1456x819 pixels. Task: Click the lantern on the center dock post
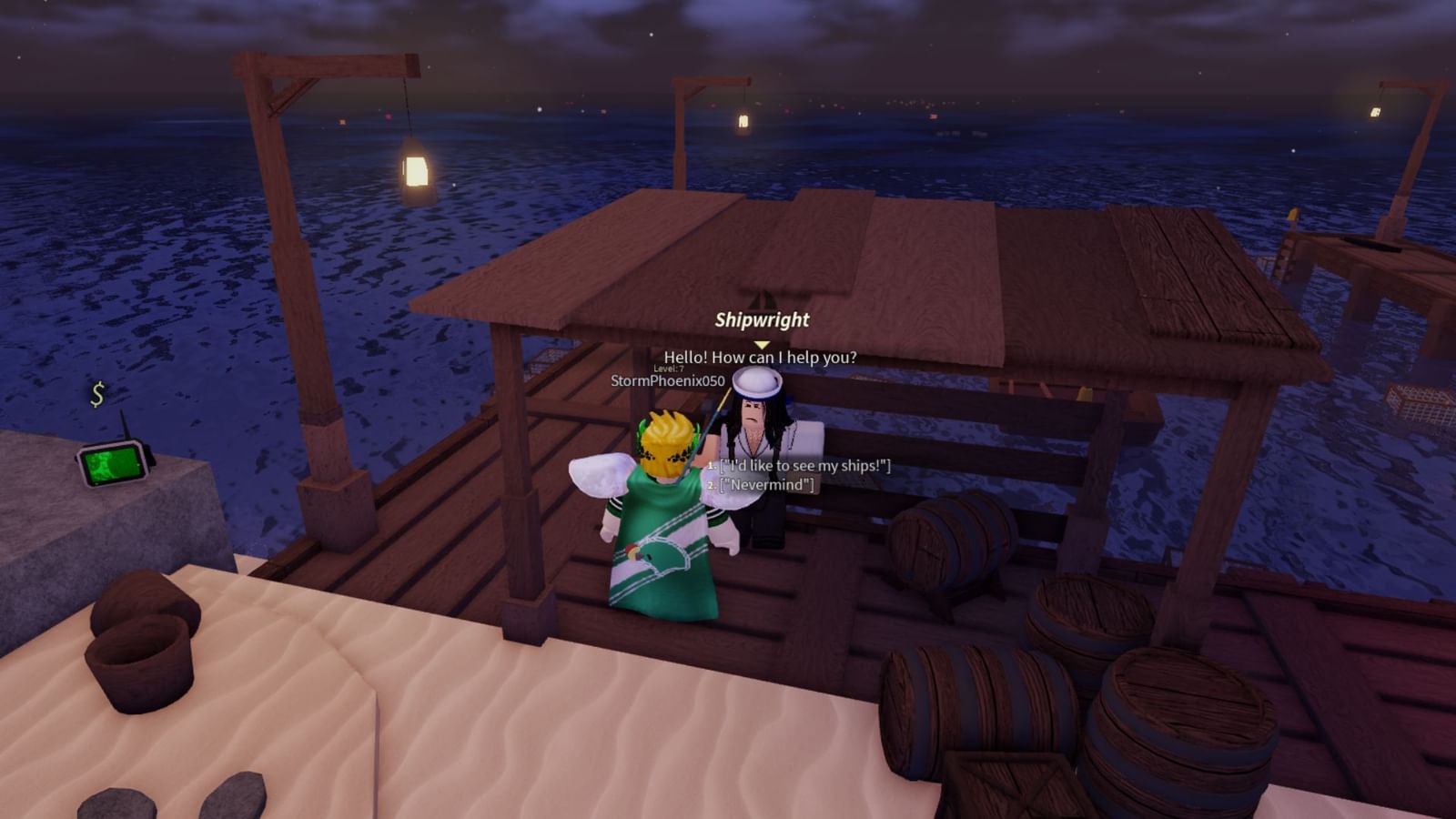click(x=743, y=121)
